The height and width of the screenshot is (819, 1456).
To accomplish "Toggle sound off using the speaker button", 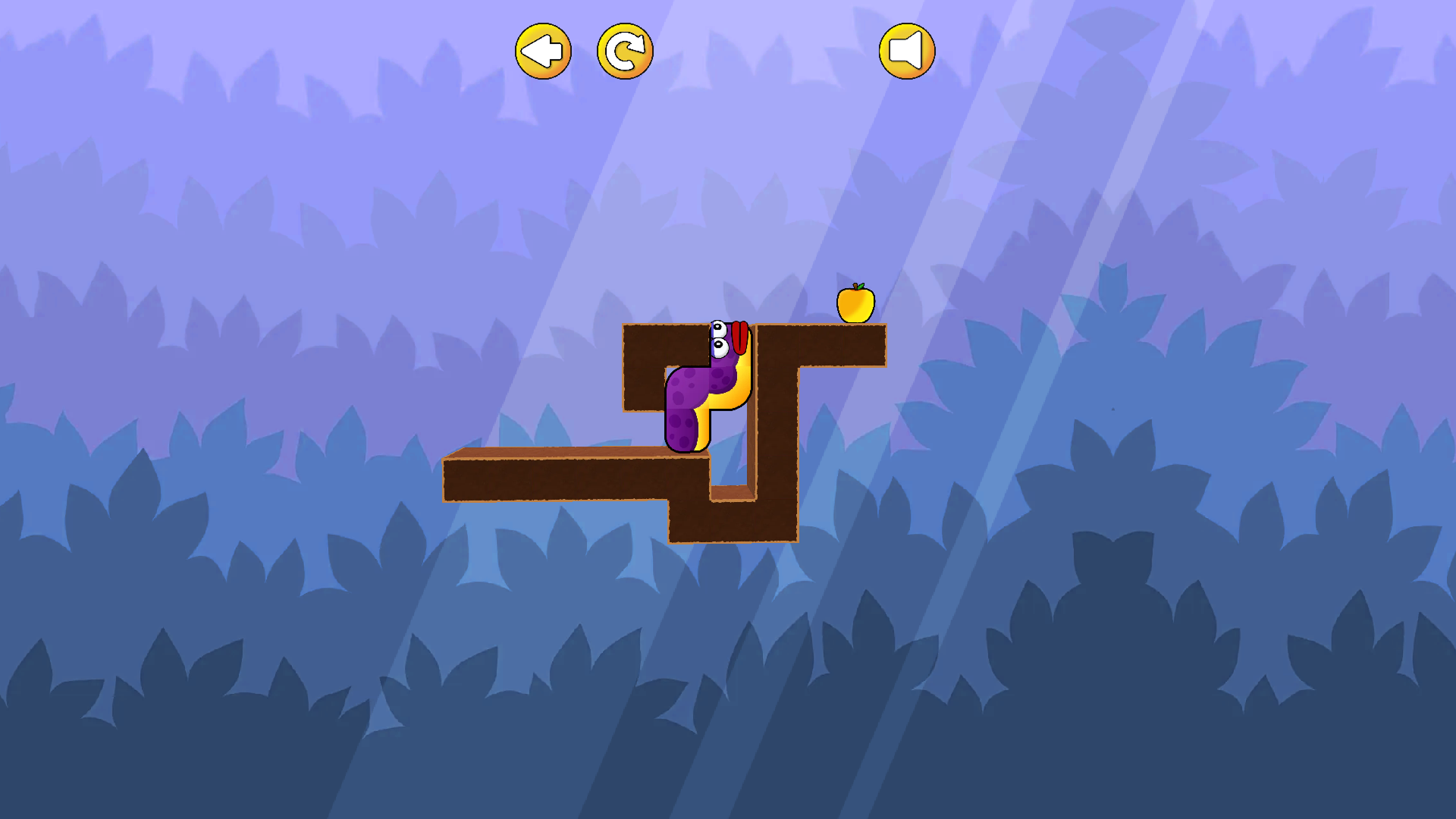I will (x=907, y=50).
